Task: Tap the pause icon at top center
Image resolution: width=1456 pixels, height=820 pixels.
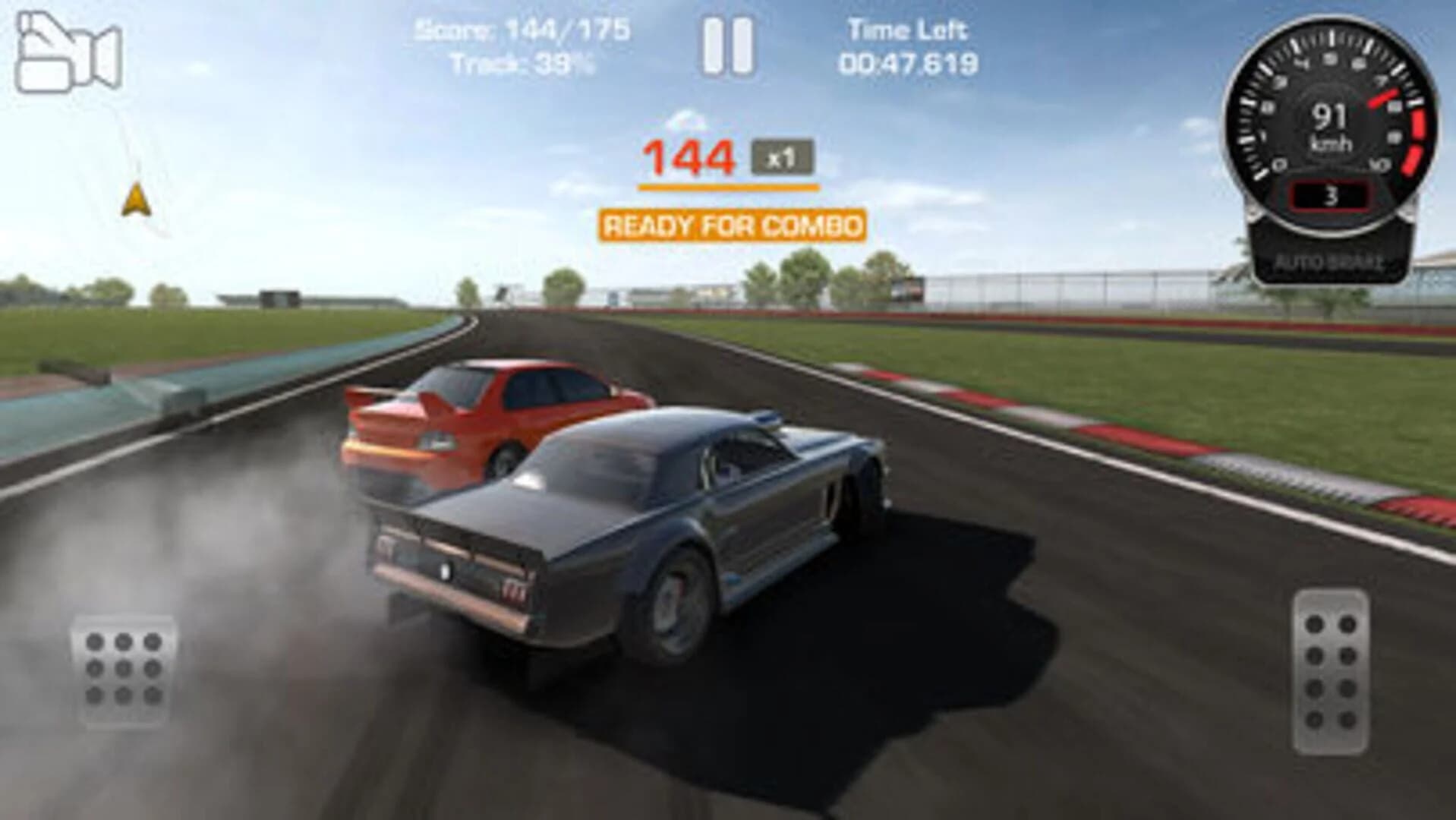Action: (x=728, y=46)
